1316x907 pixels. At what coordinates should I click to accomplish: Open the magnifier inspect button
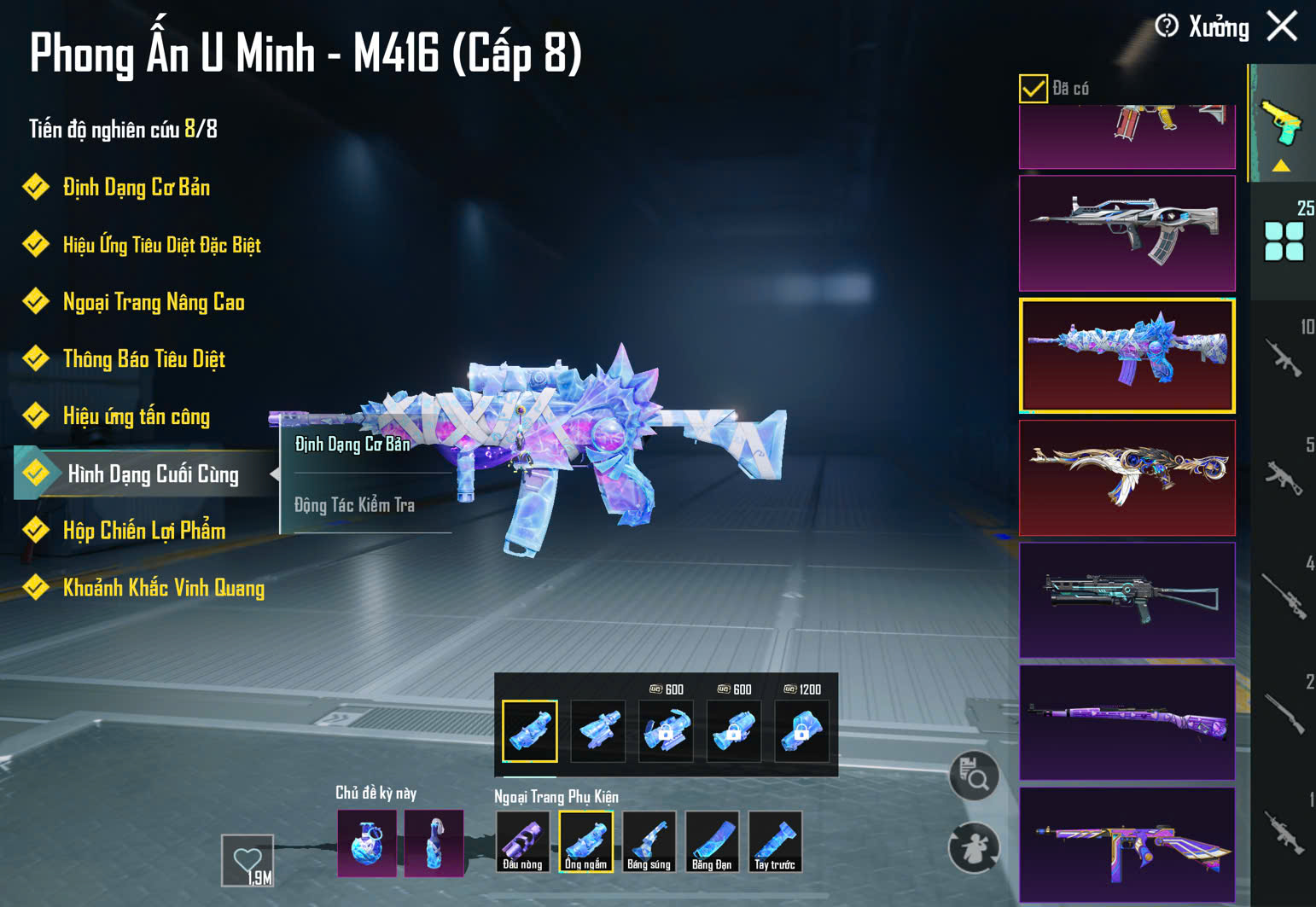click(974, 776)
